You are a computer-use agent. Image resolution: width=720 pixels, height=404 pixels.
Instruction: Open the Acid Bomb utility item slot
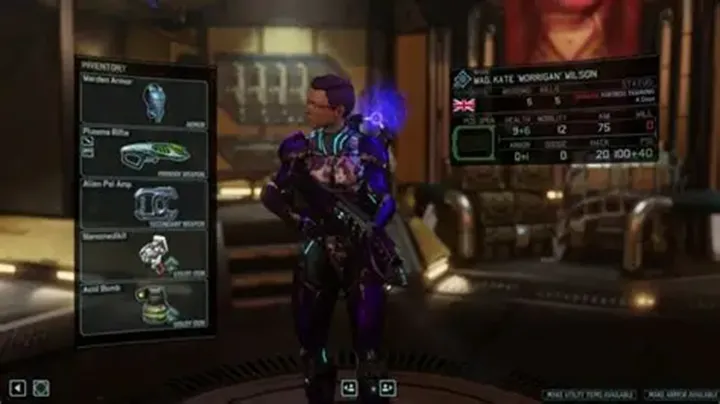click(144, 307)
